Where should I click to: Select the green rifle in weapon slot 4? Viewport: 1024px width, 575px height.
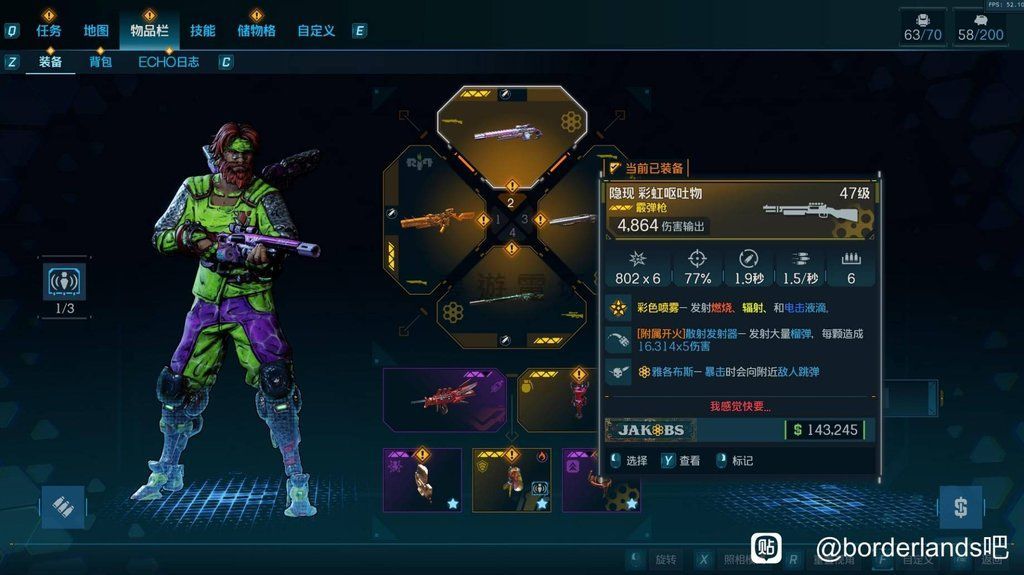click(511, 300)
